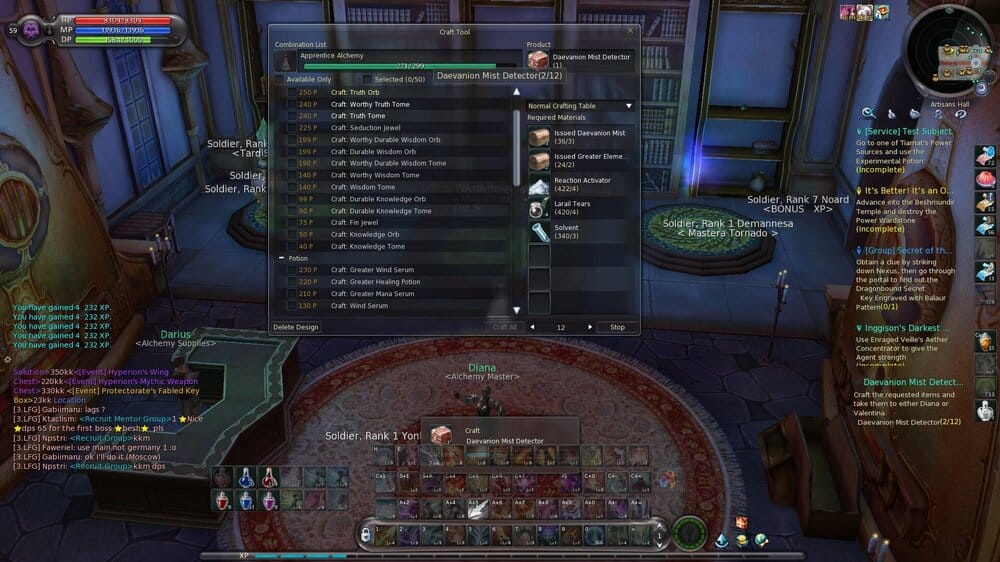Select Craft: Greater Healing Potion recipe
Viewport: 1000px width, 562px height.
click(375, 282)
